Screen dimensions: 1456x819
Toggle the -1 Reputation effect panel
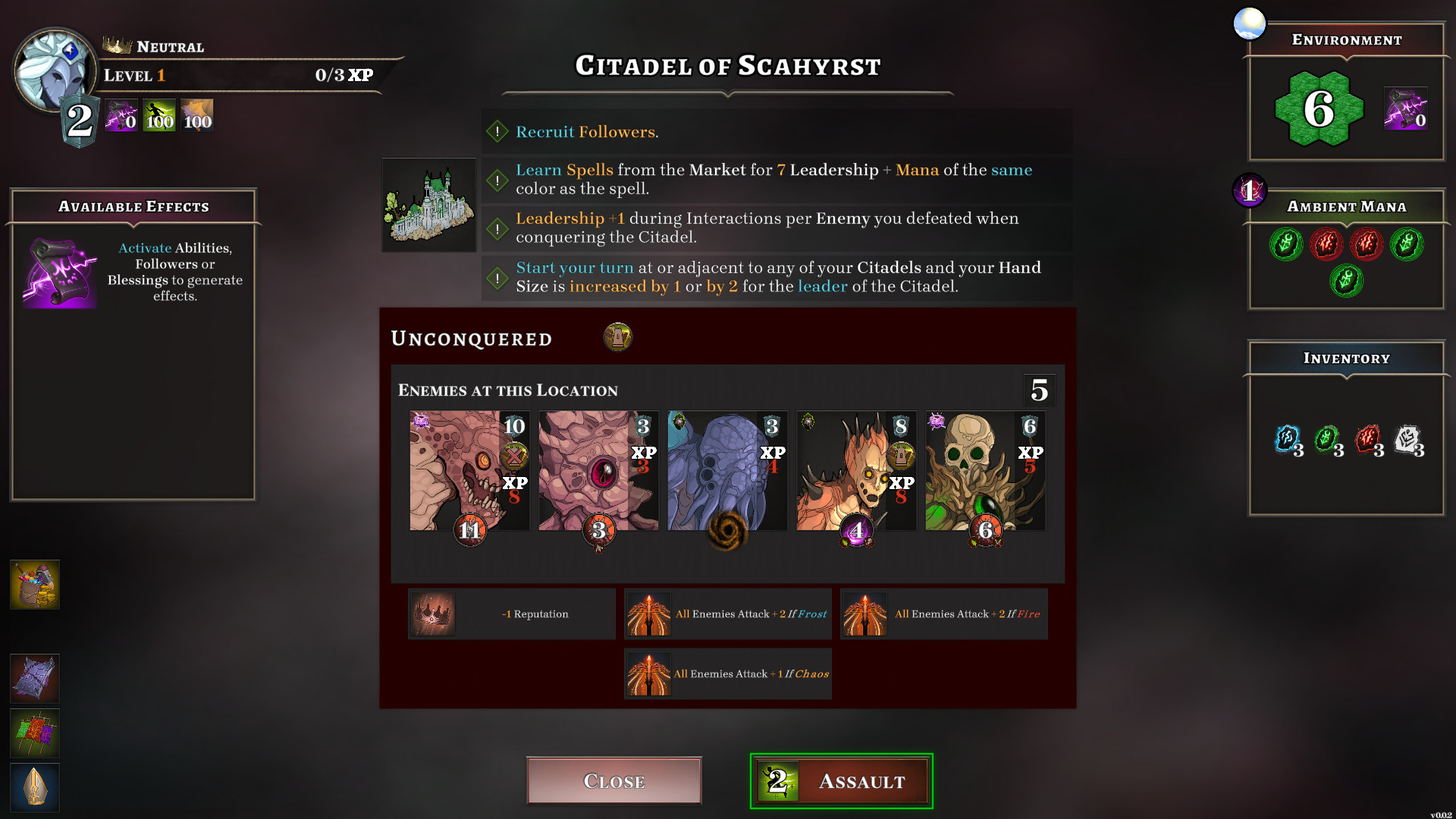pos(511,614)
